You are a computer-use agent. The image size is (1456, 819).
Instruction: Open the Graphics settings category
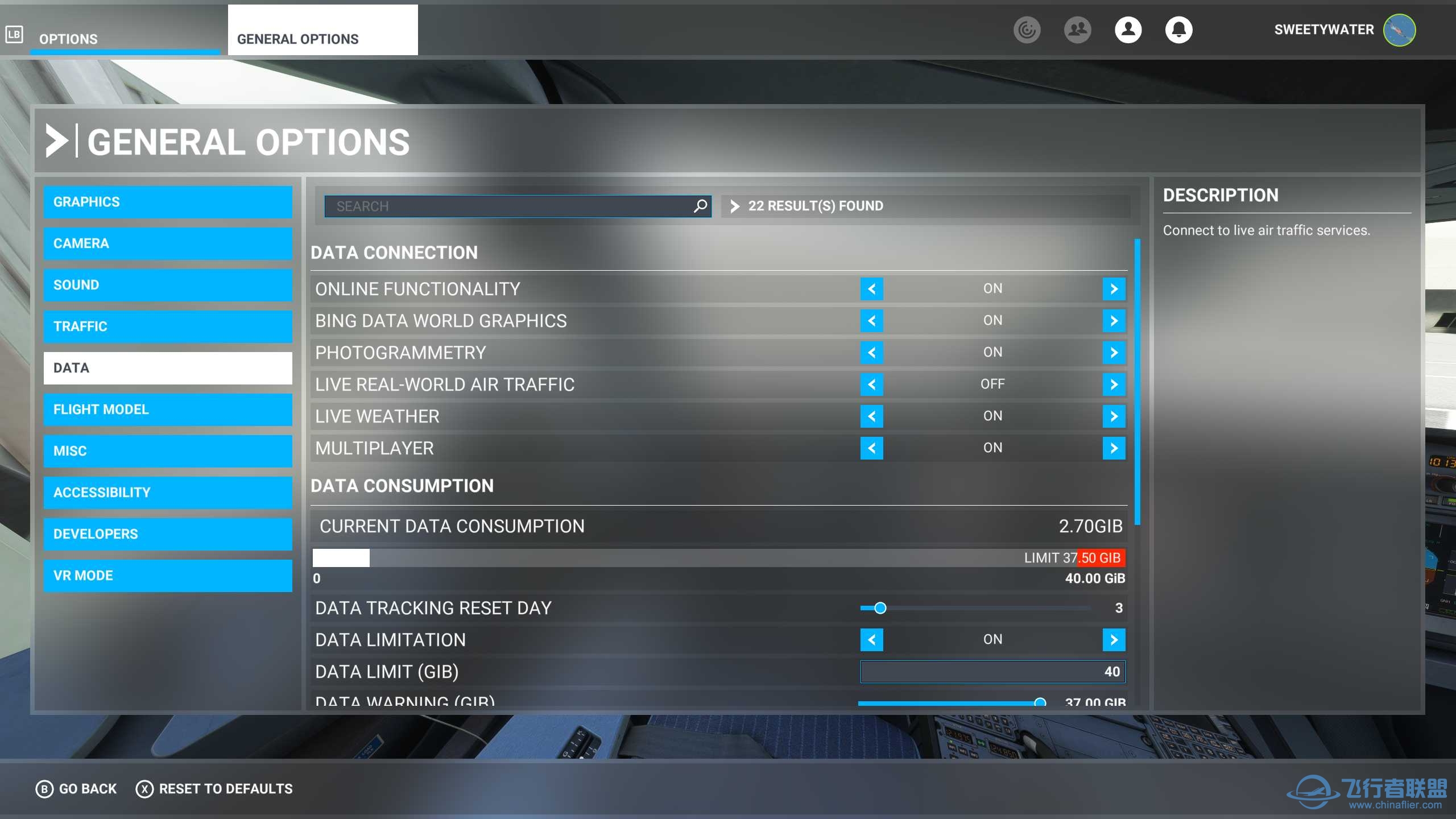coord(168,202)
